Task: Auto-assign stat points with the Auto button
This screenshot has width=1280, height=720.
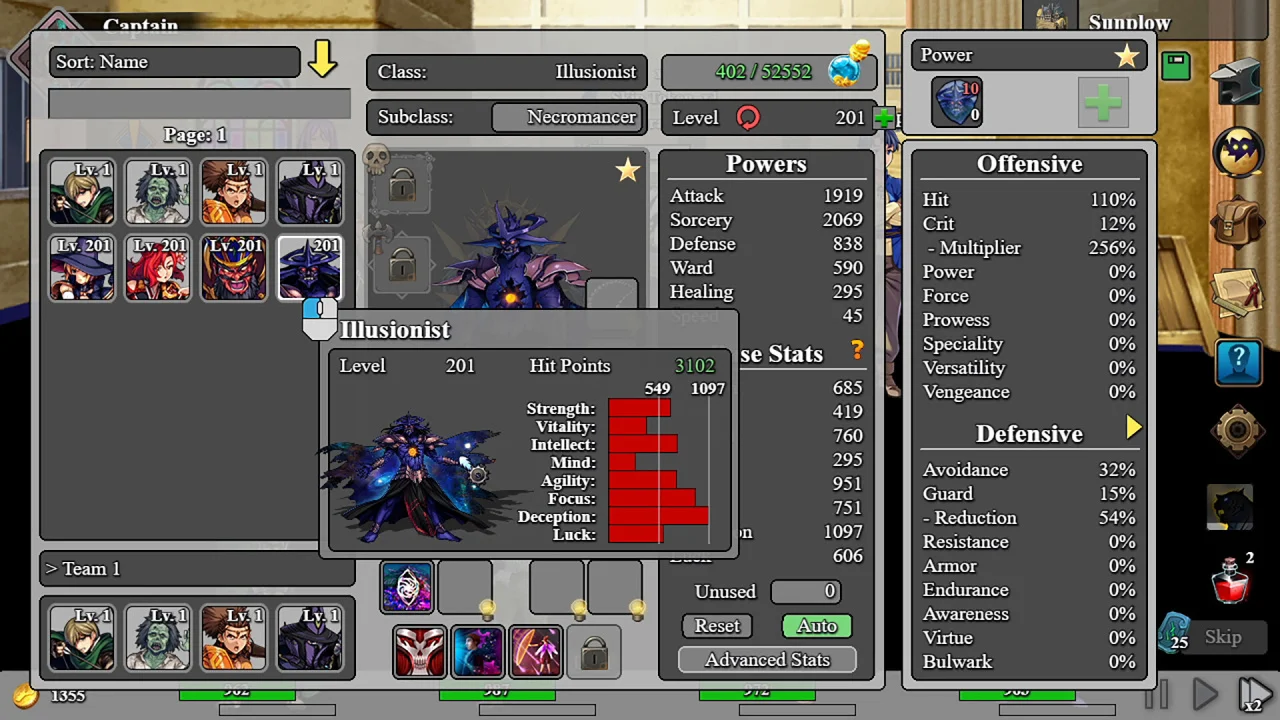Action: (816, 626)
